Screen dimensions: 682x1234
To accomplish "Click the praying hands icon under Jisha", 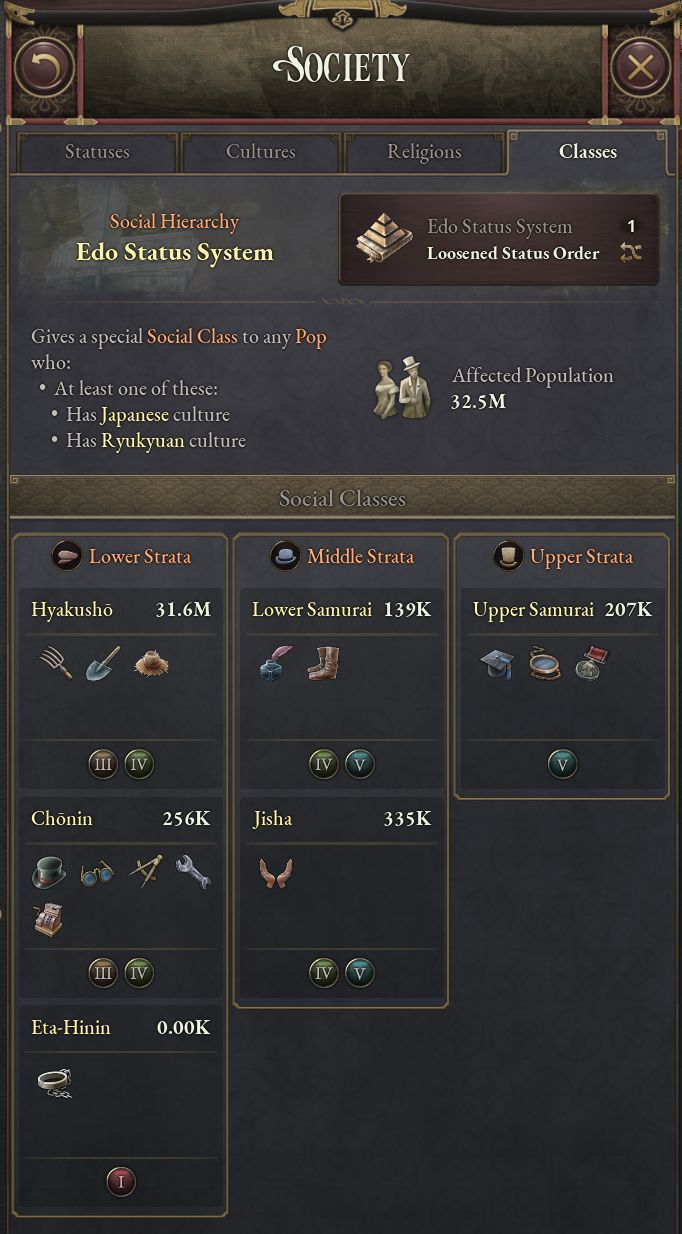I will click(x=274, y=871).
